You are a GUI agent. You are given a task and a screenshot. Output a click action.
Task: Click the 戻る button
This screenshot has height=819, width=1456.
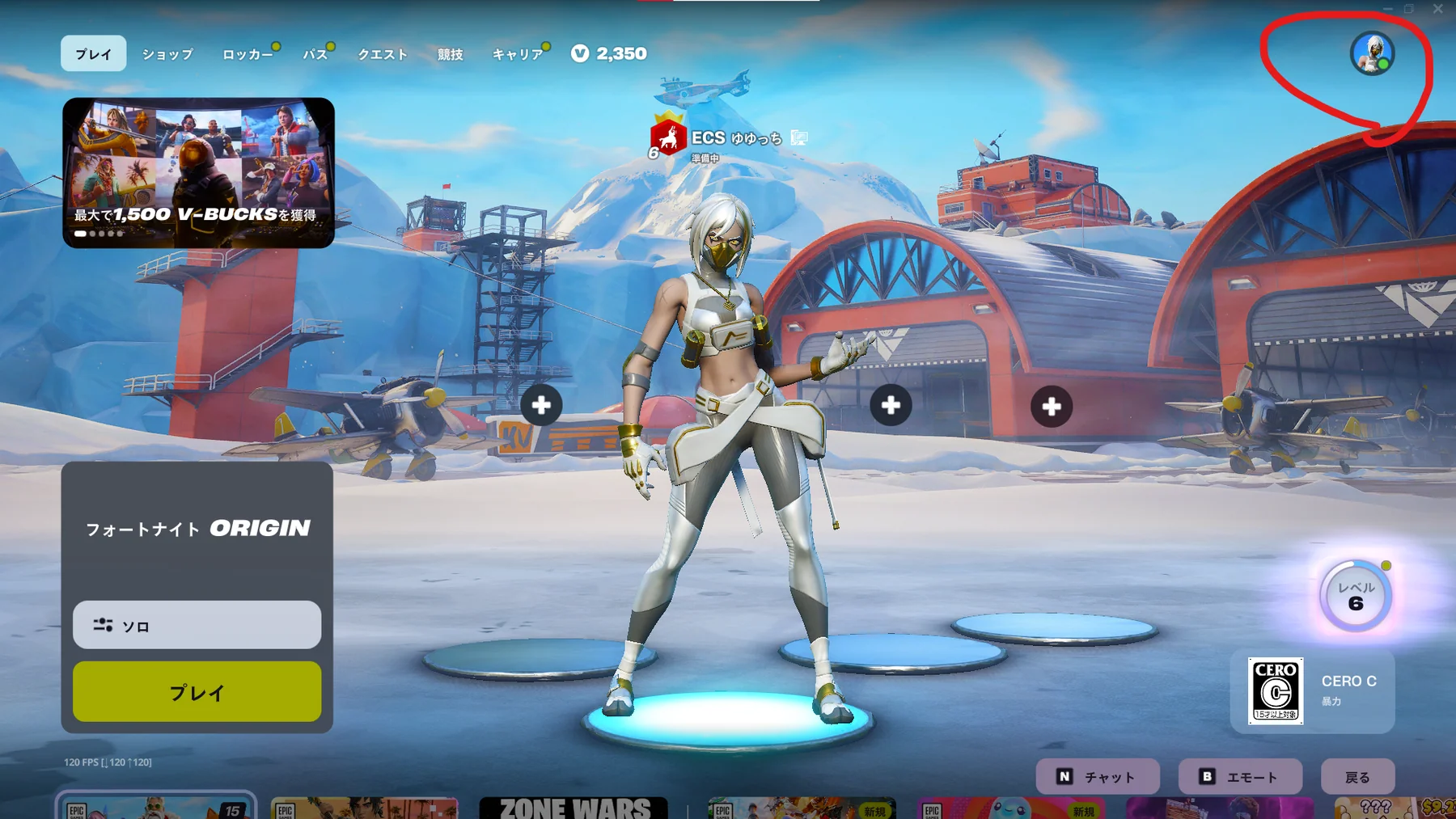coord(1358,776)
